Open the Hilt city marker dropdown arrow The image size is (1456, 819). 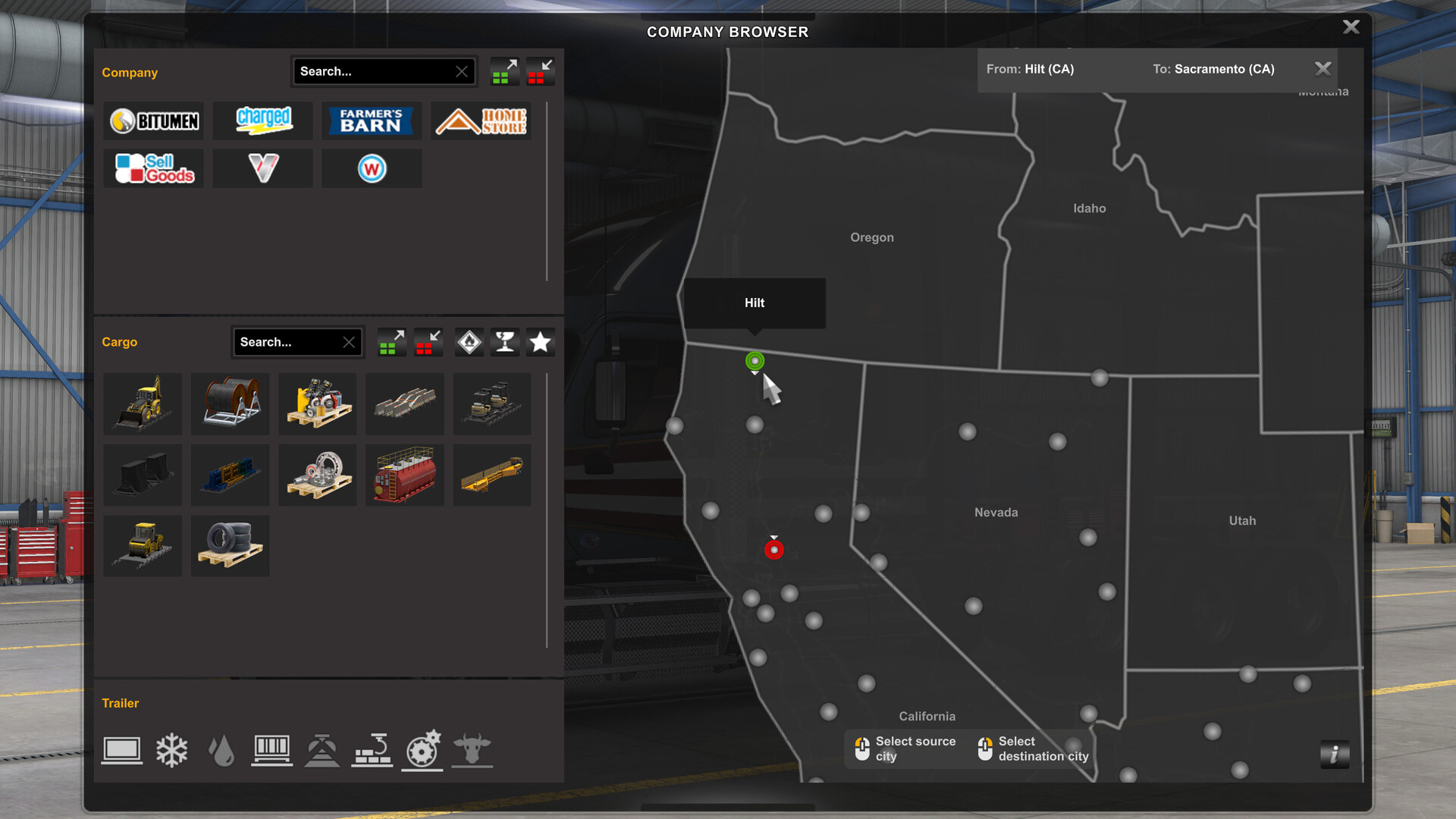pyautogui.click(x=755, y=372)
